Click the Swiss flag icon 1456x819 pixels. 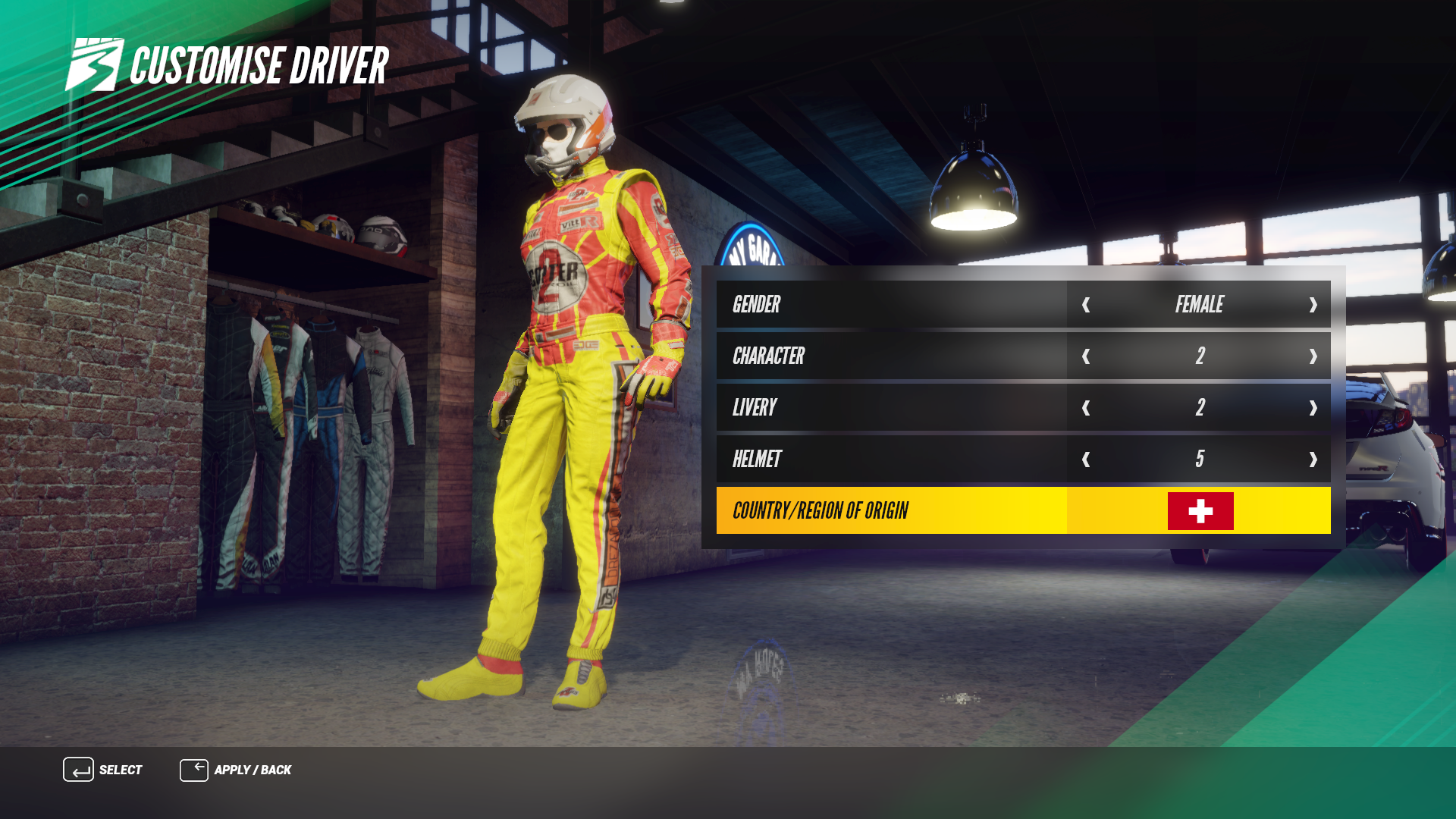click(x=1200, y=511)
